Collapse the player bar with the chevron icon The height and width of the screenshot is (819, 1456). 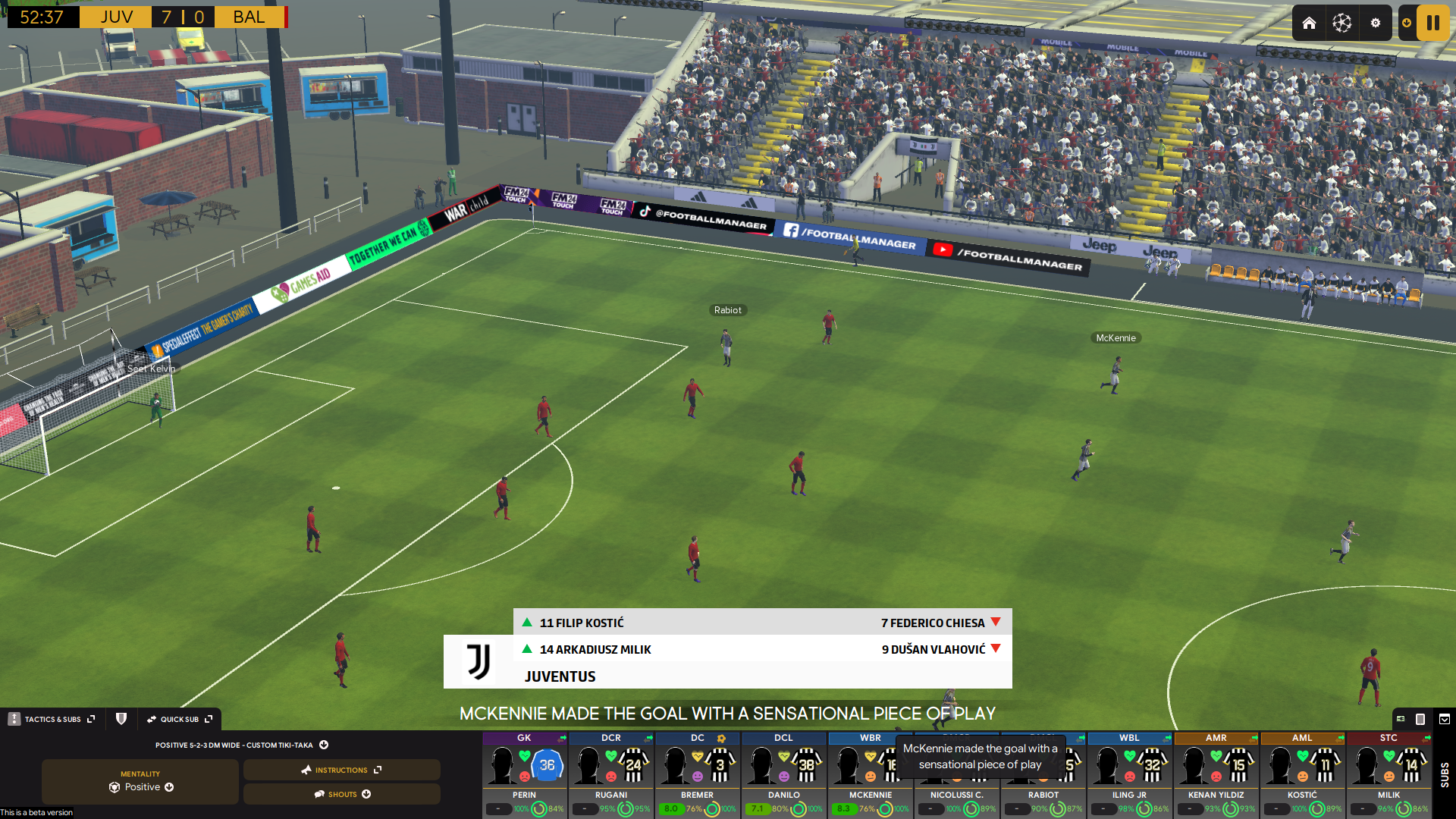[1445, 719]
